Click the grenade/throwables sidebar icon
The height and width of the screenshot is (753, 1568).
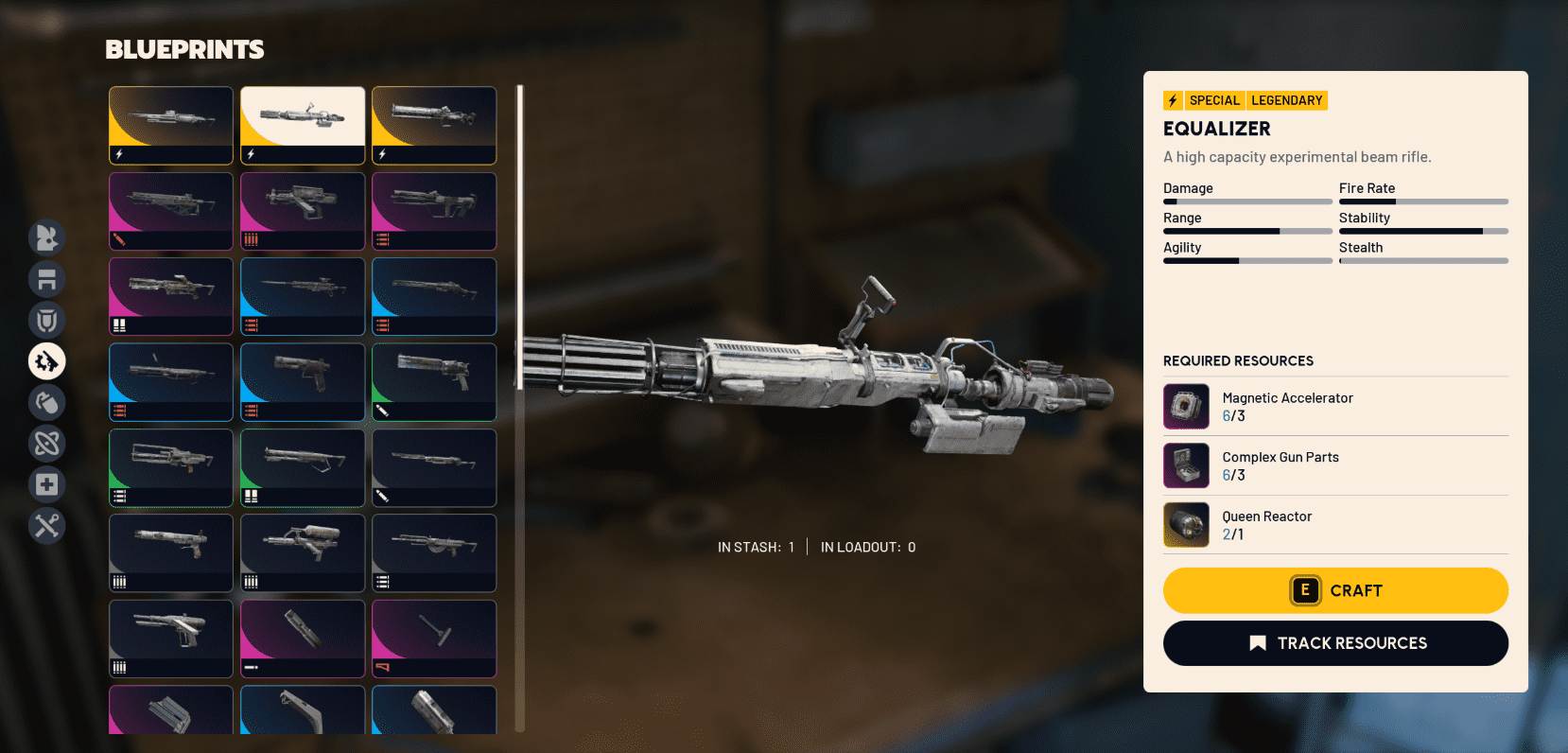coord(47,402)
